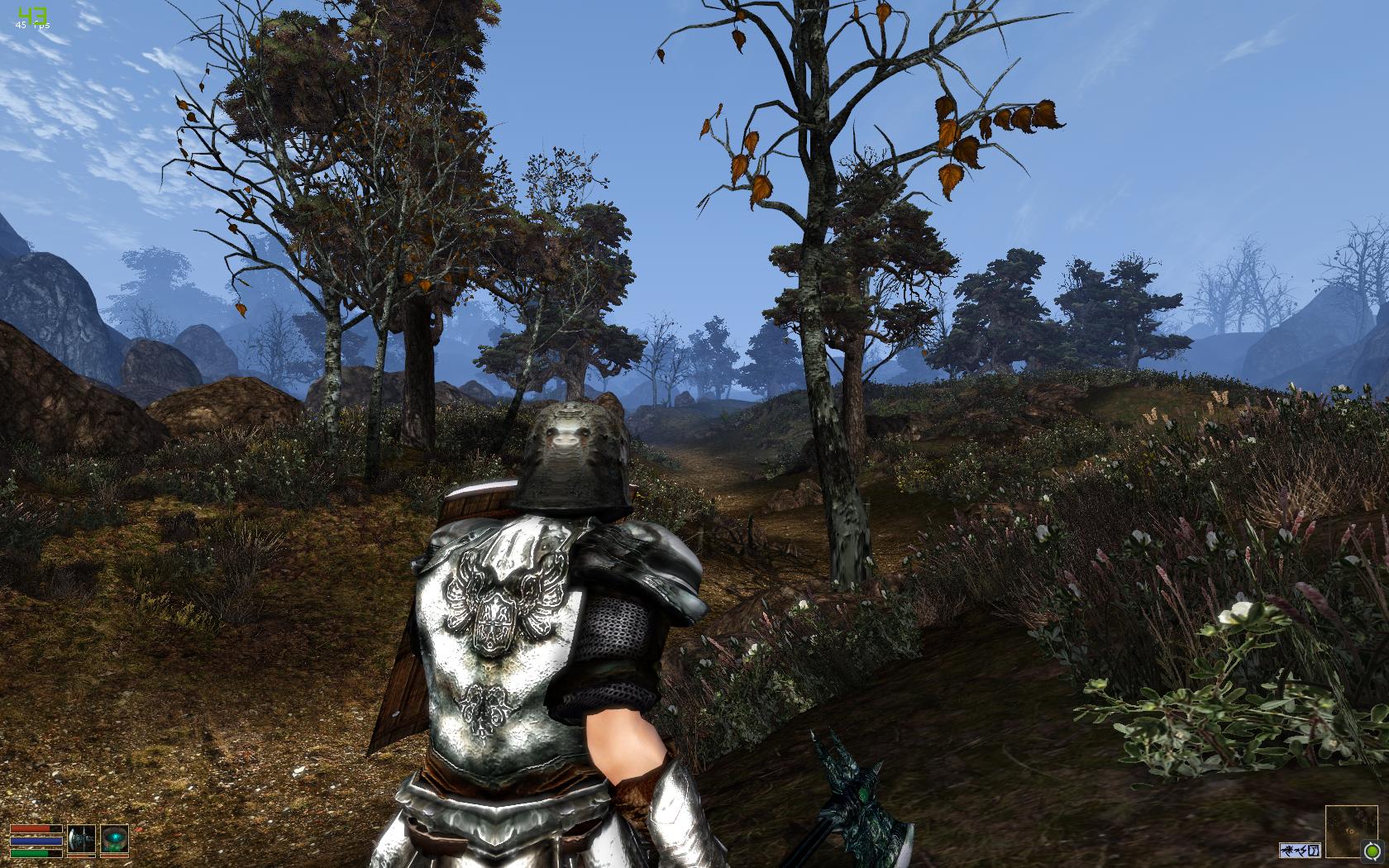Screen dimensions: 1389x868
Task: Select the equipped battle axe weapon icon
Action: click(x=82, y=840)
